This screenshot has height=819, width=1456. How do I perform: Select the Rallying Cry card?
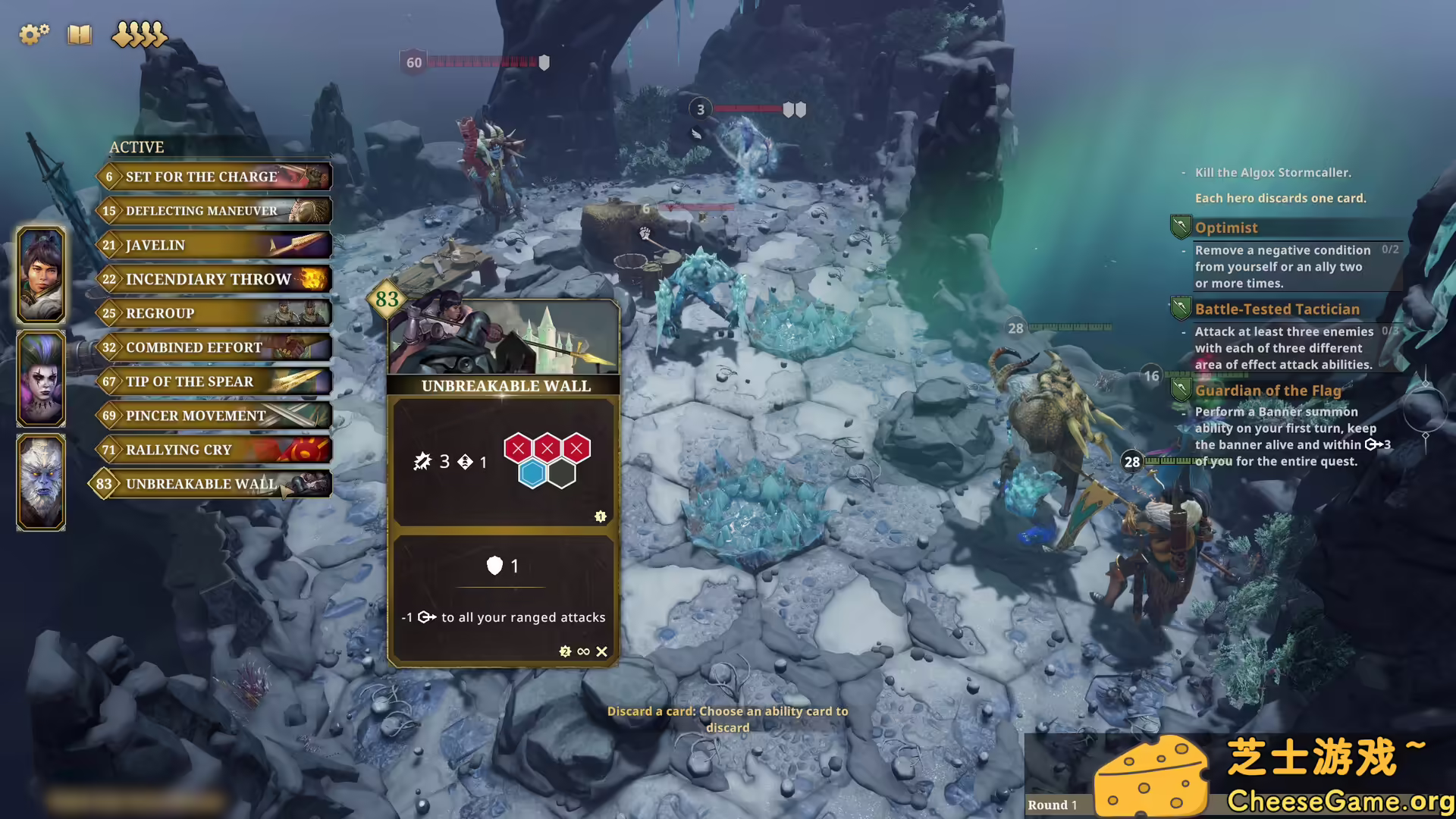click(215, 450)
